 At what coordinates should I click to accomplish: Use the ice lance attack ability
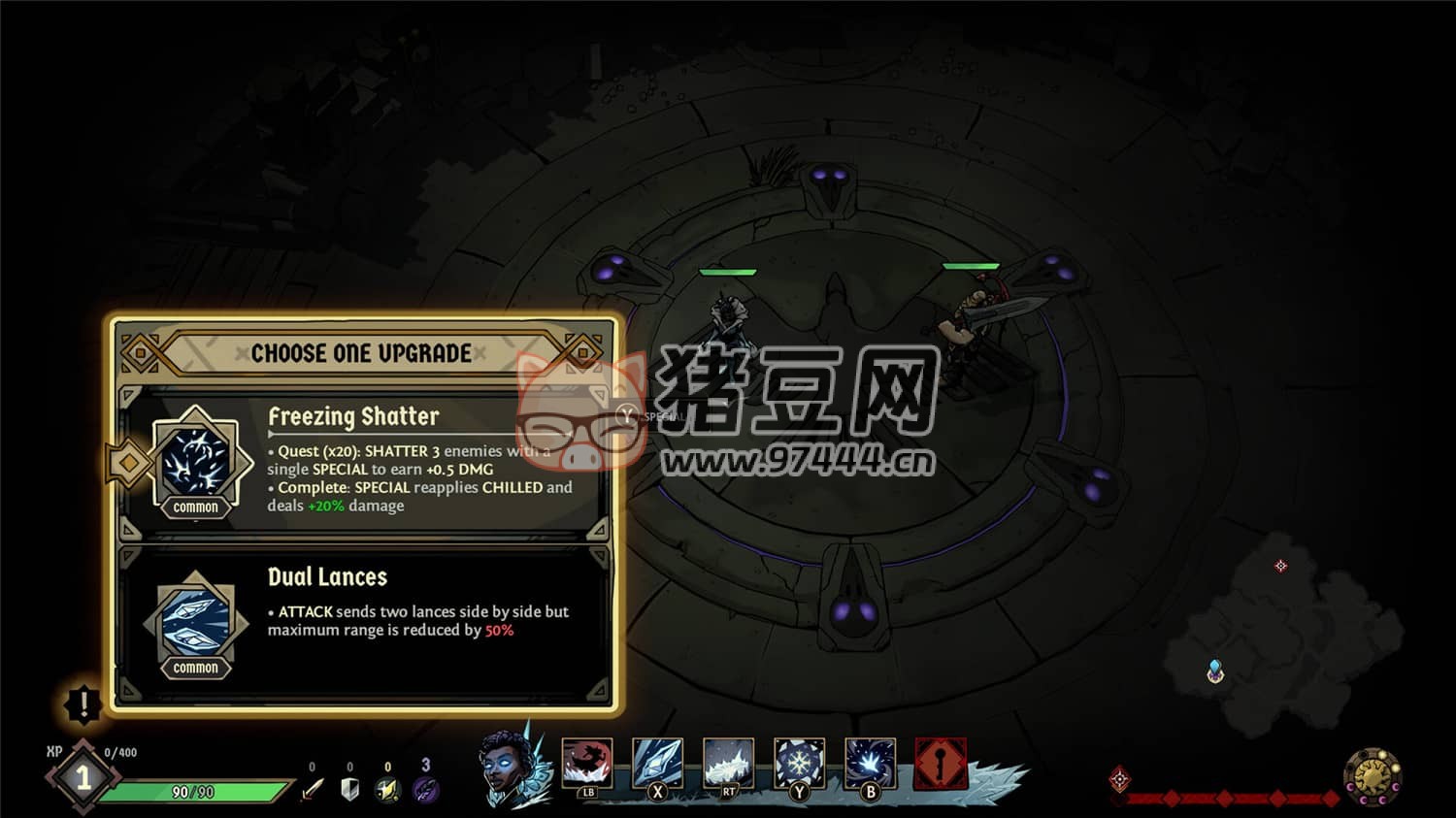657,764
